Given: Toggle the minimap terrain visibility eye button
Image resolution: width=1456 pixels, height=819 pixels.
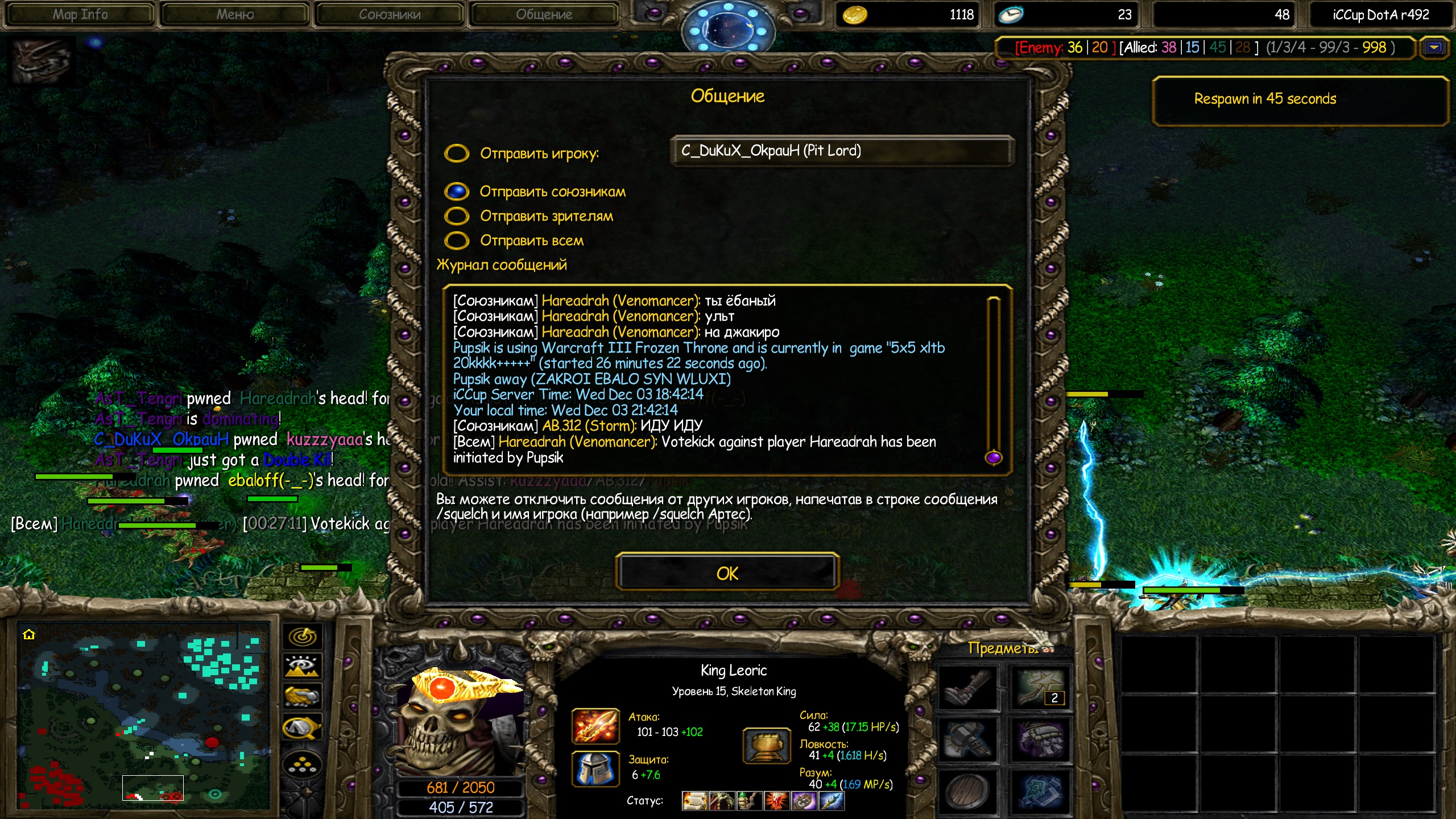Looking at the screenshot, I should click(303, 666).
